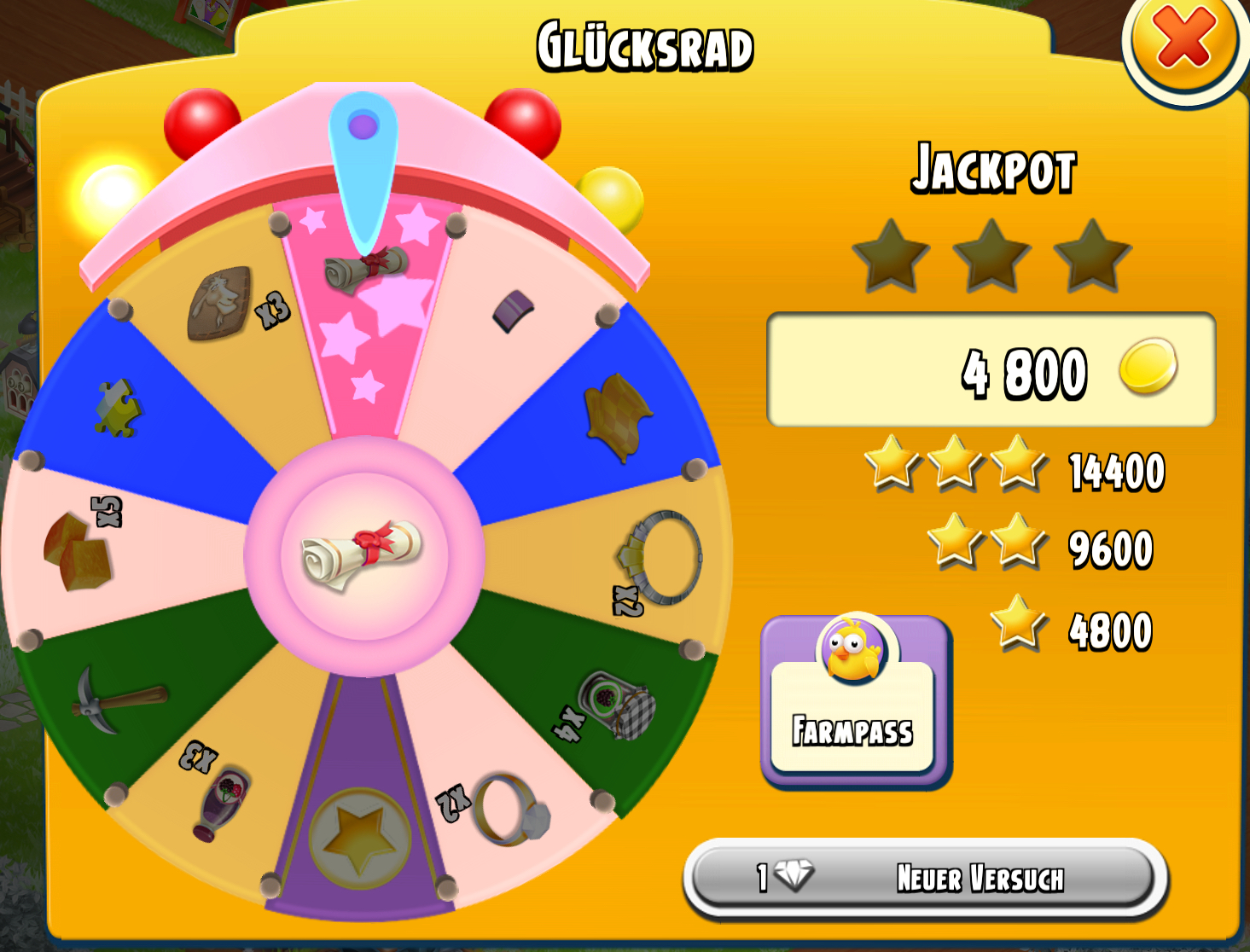Viewport: 1250px width, 952px height.
Task: Open the Farmpass panel
Action: [x=854, y=703]
